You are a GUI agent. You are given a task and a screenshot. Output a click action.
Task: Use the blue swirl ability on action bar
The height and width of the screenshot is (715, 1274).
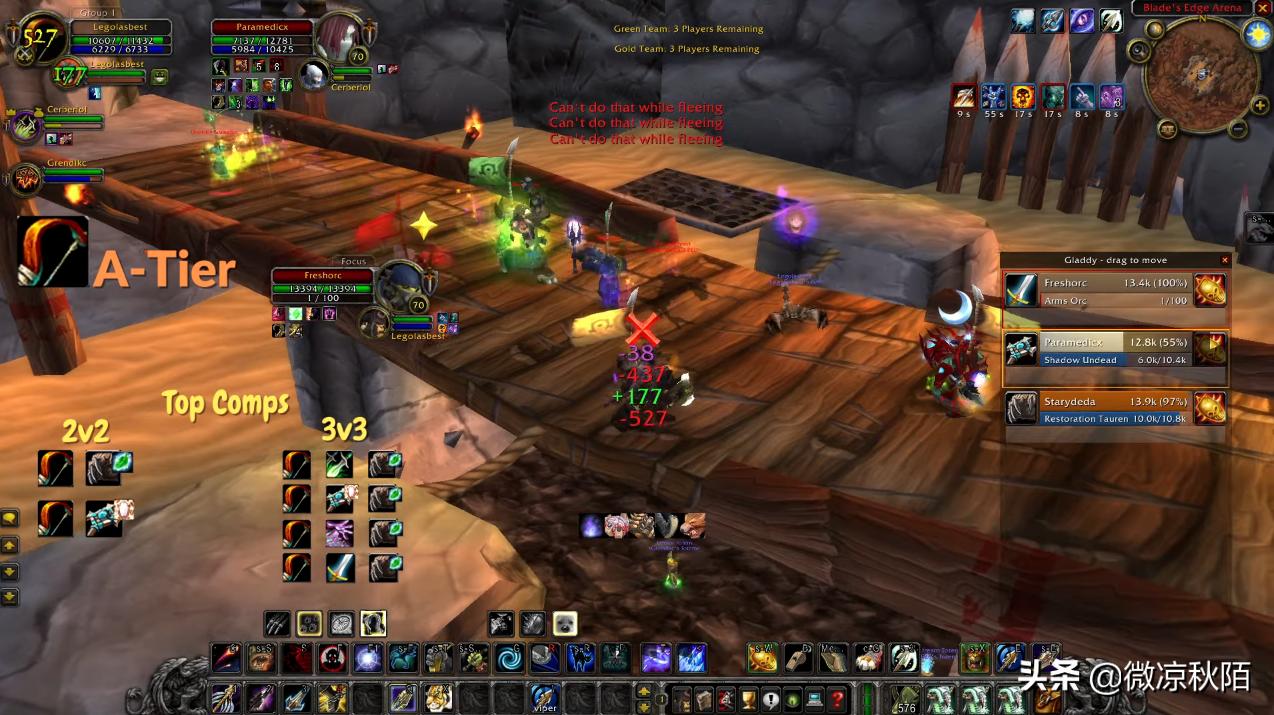coord(511,658)
